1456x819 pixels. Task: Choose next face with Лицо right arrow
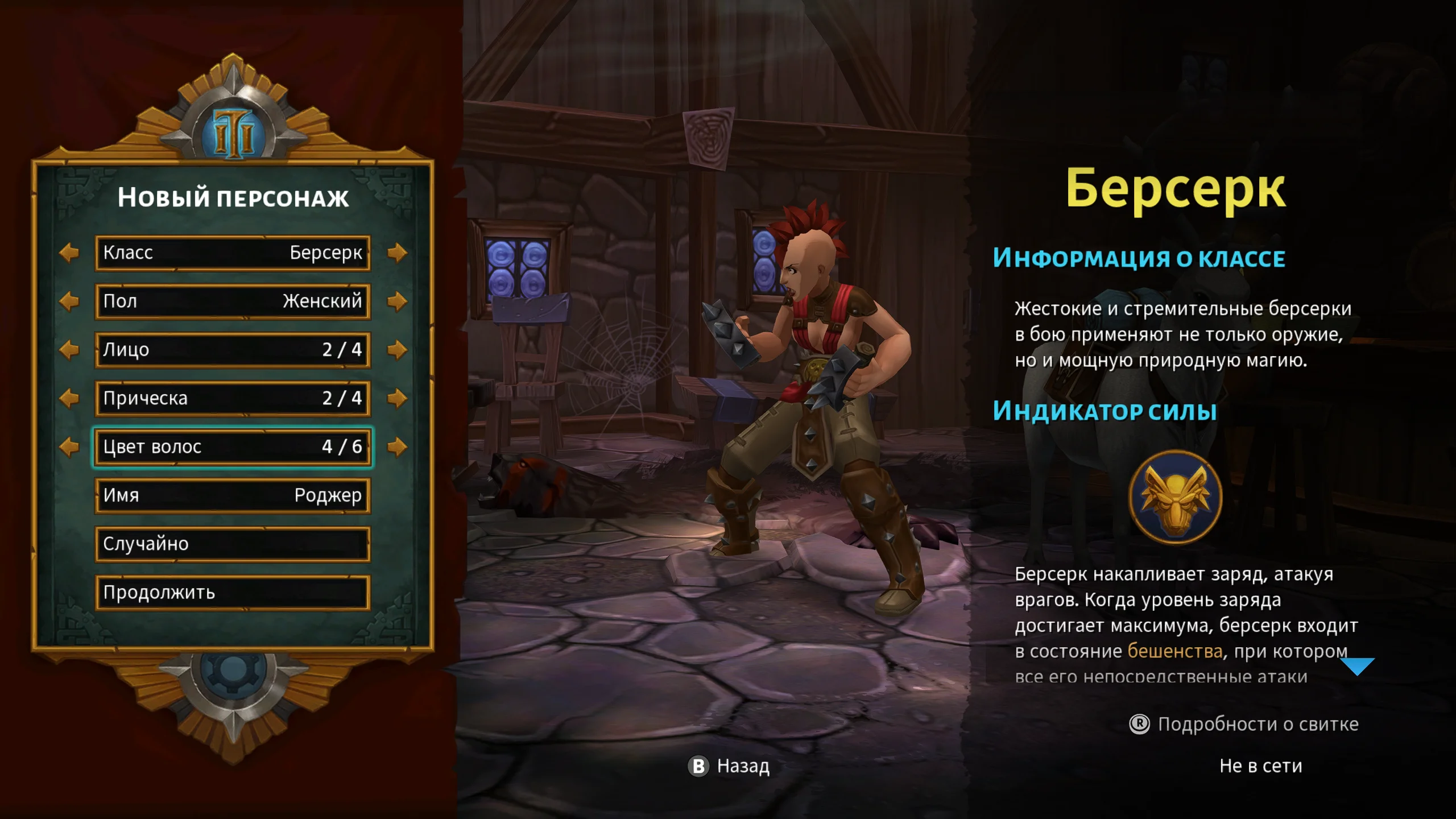pyautogui.click(x=397, y=350)
